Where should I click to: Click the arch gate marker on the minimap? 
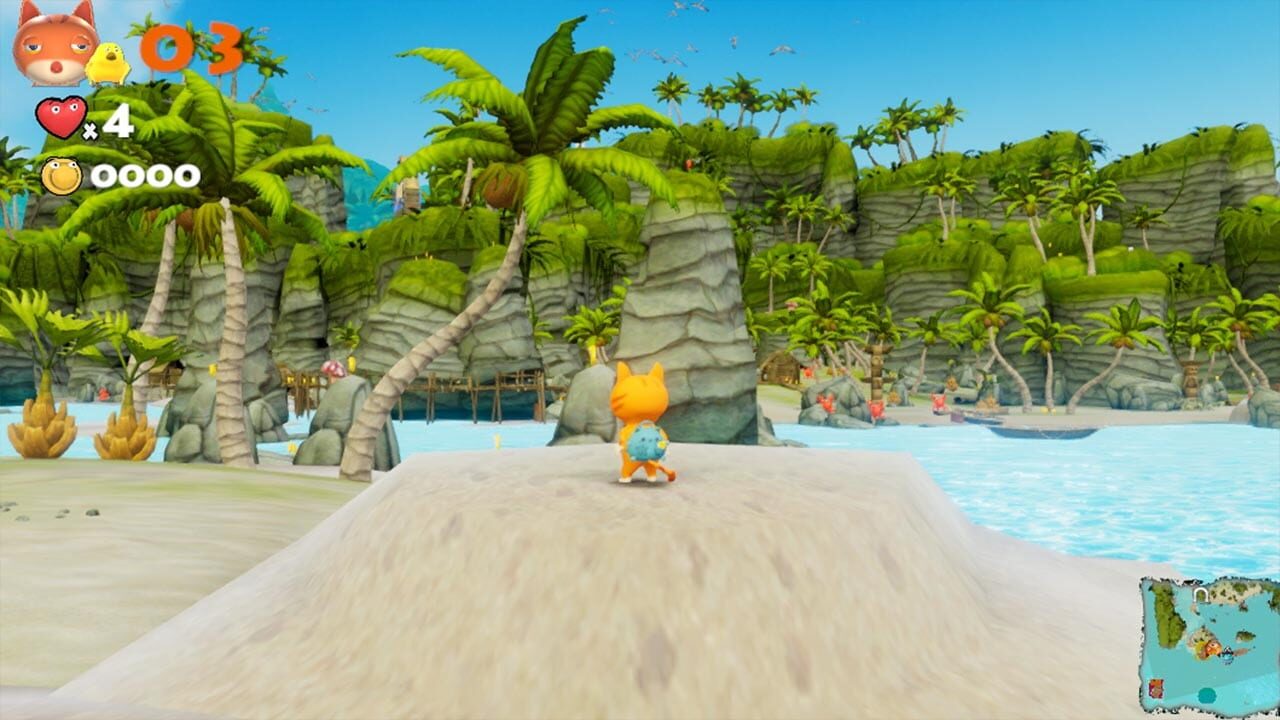point(1200,594)
